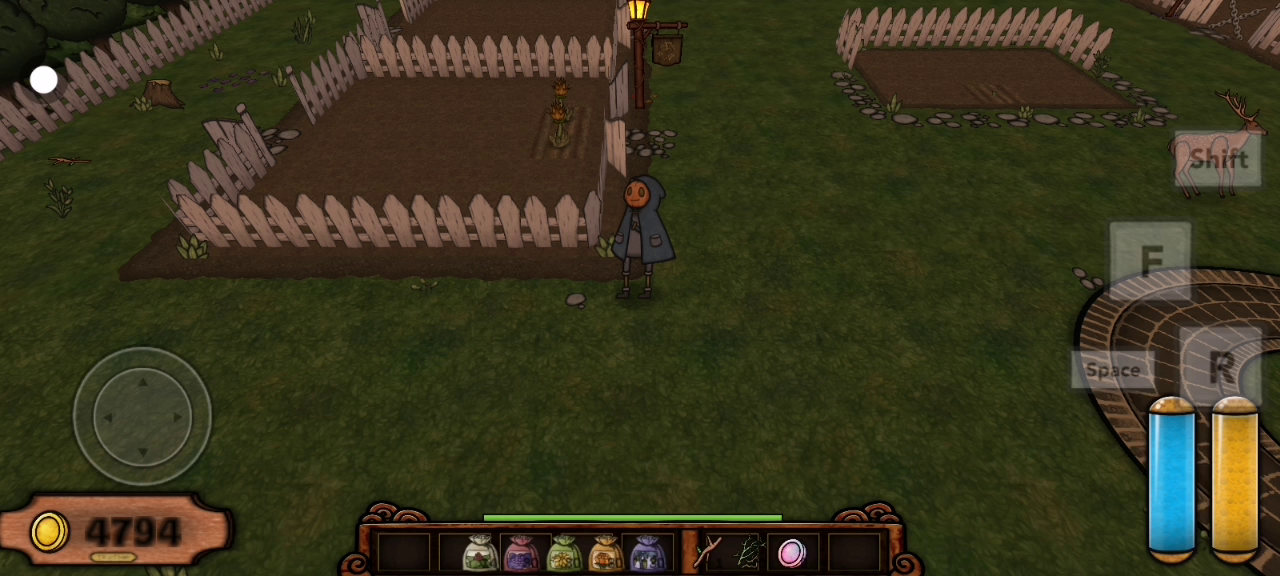
Task: Tap the on-screen Space button
Action: coord(1112,370)
